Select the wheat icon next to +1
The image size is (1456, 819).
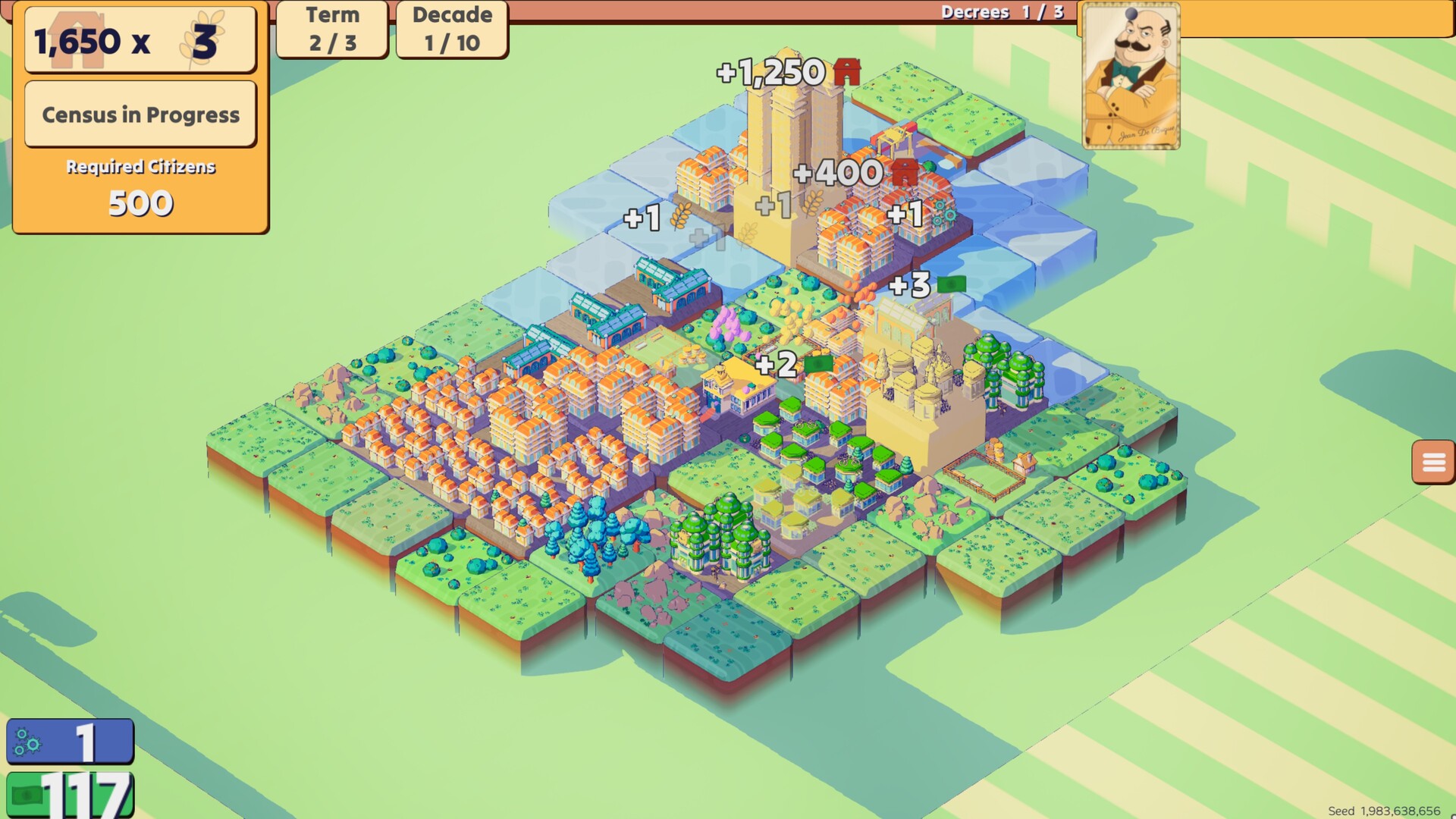pyautogui.click(x=679, y=216)
